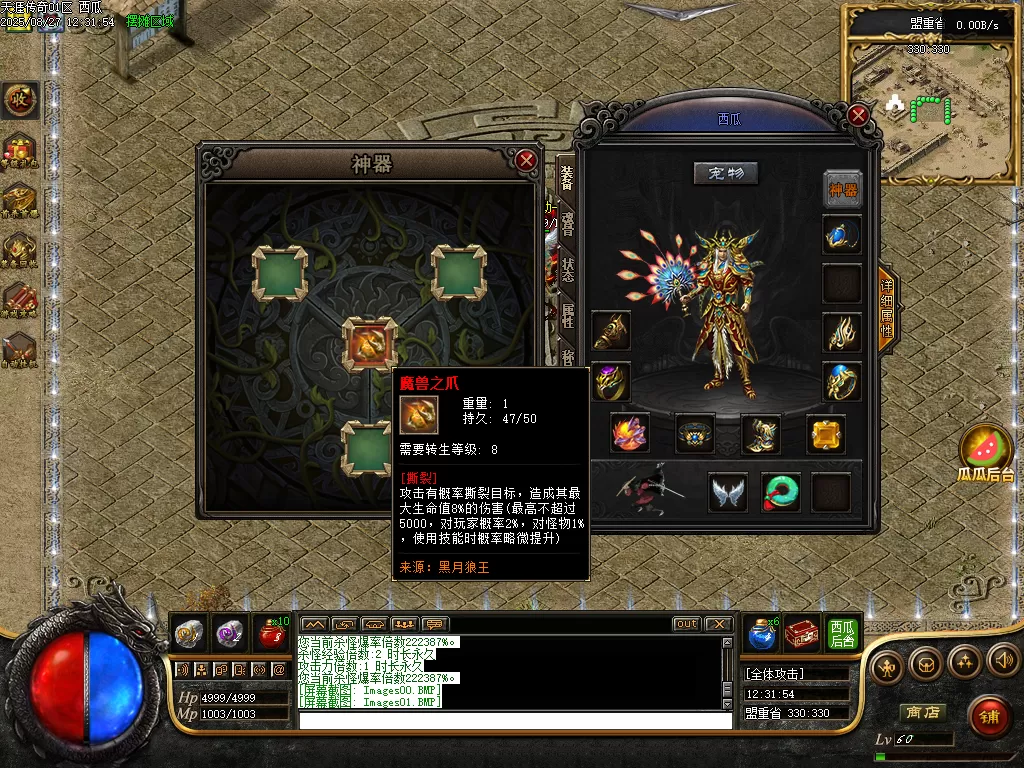The height and width of the screenshot is (768, 1024).
Task: Select the green jade ring slot
Action: pos(780,492)
